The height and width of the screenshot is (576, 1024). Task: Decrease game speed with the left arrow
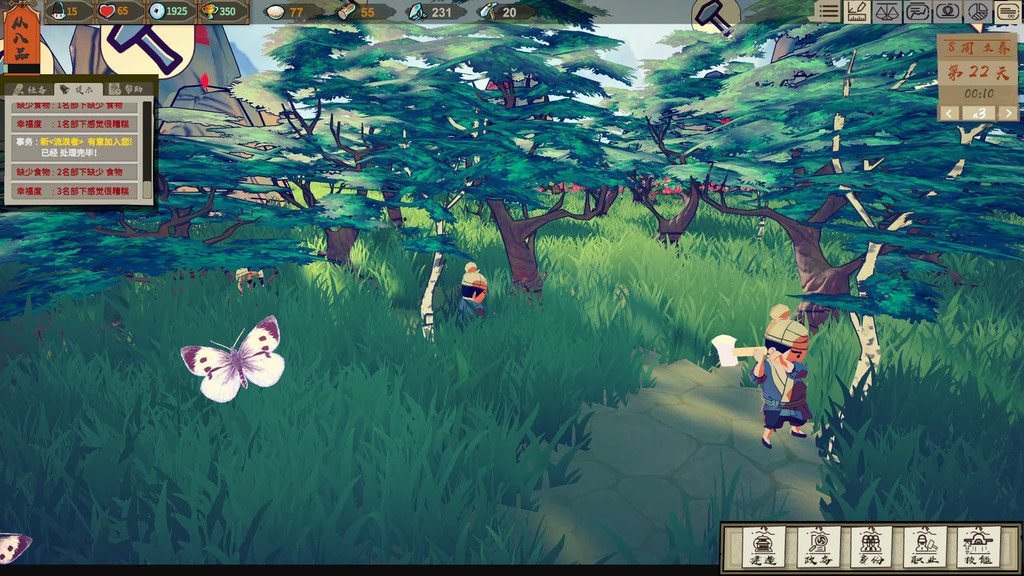949,113
